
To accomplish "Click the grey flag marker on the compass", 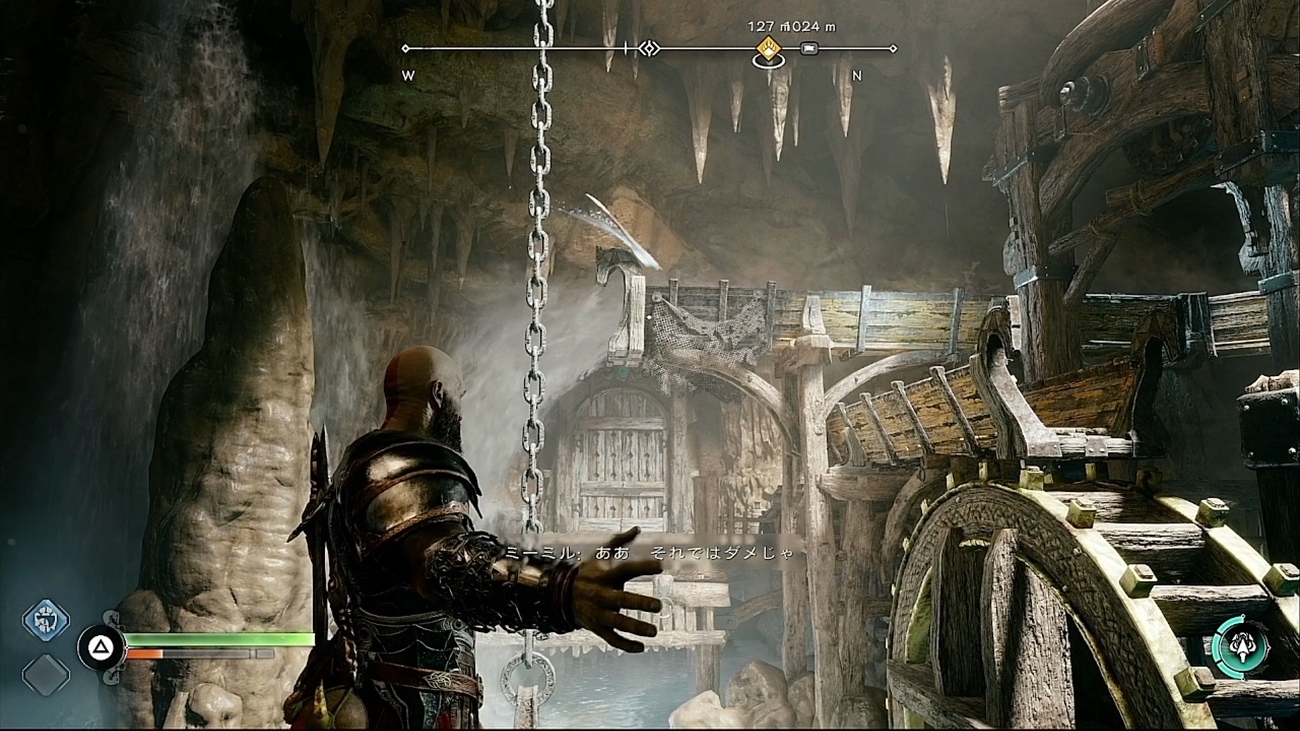I will [x=809, y=48].
